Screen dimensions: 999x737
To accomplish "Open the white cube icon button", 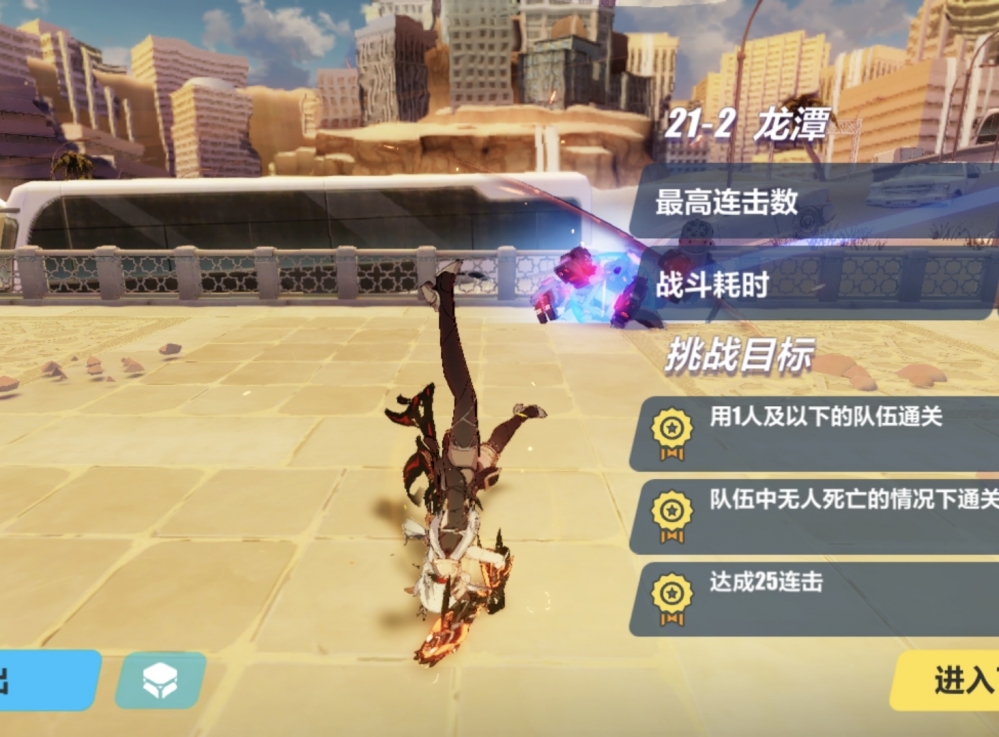I will pos(160,680).
